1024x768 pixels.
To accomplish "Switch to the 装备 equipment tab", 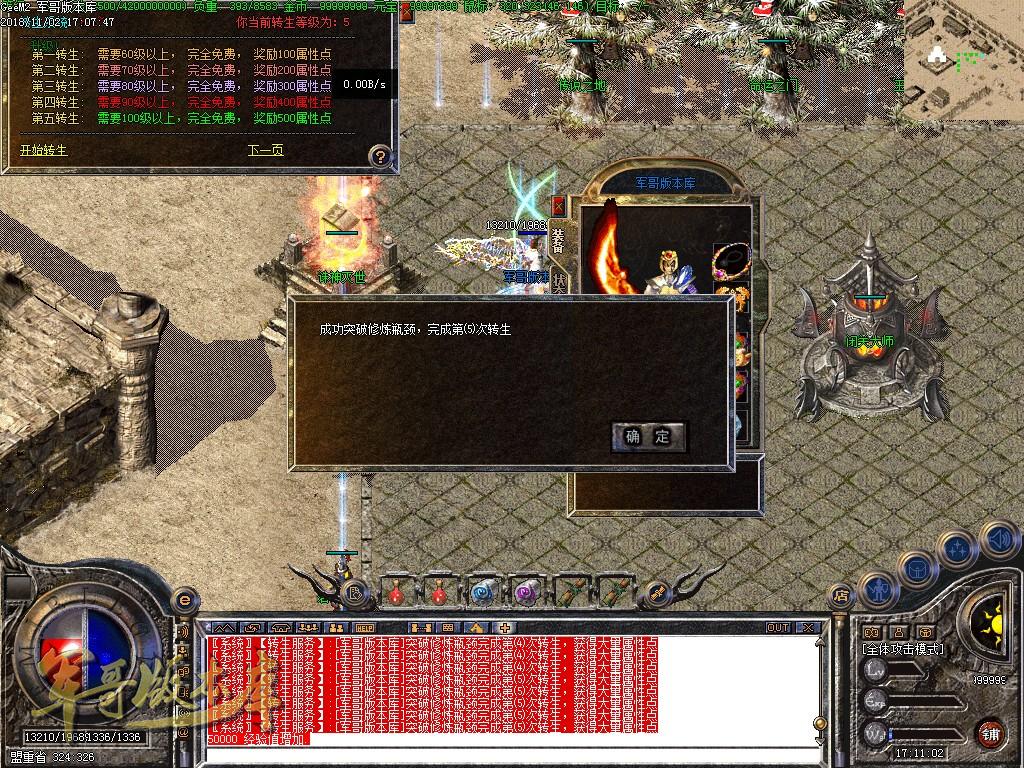I will pyautogui.click(x=558, y=241).
